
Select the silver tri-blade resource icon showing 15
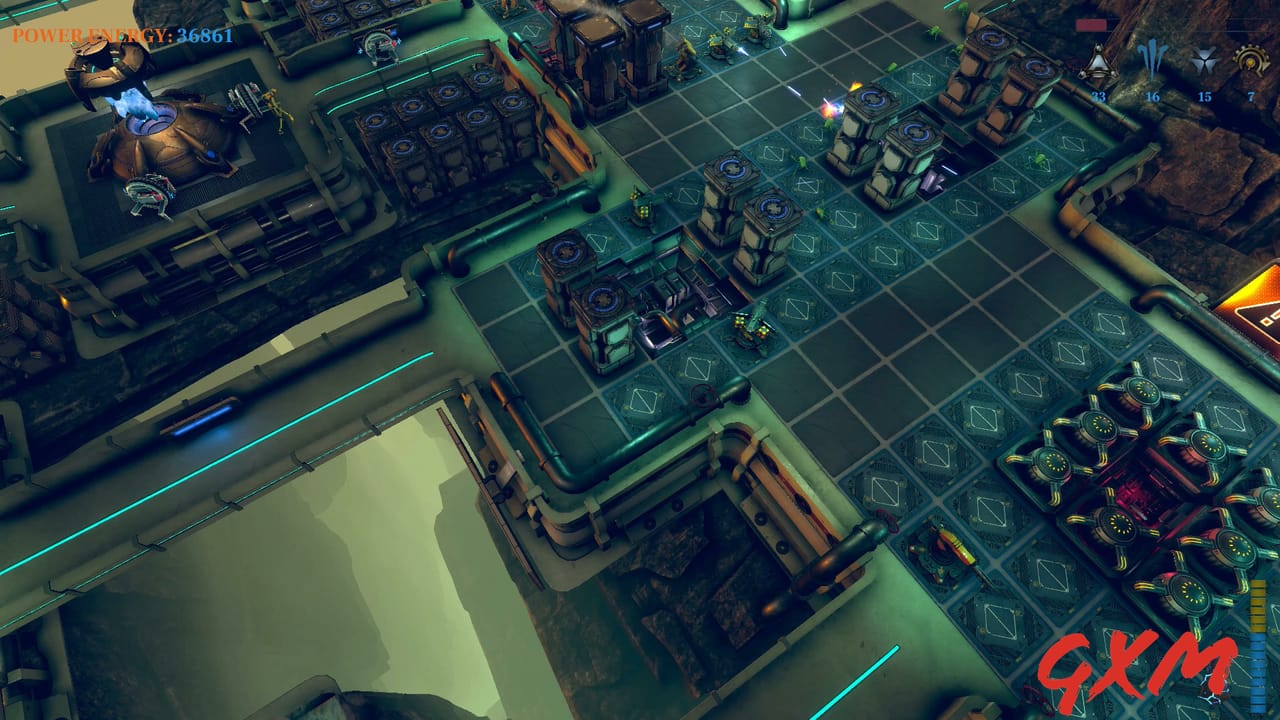coord(1205,60)
